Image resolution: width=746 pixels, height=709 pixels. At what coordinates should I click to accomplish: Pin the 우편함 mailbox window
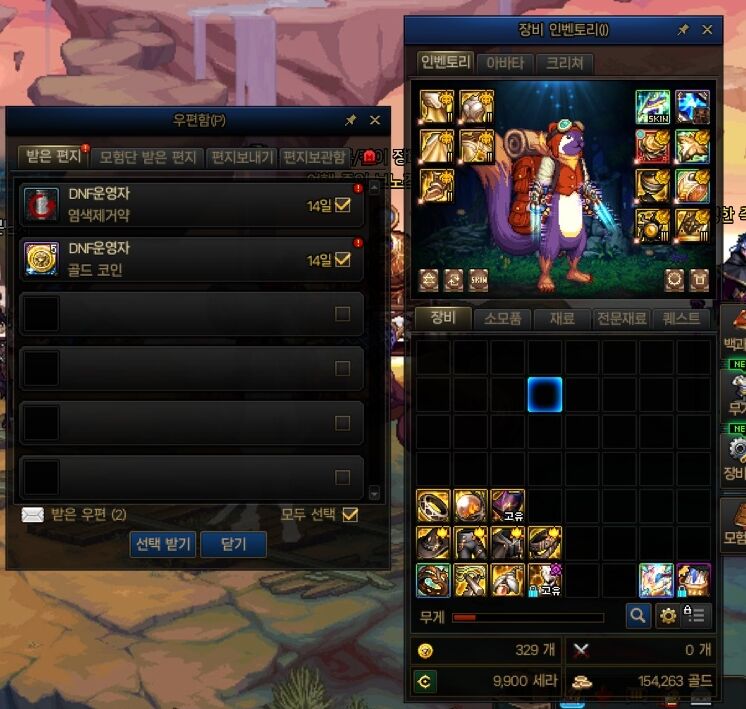pos(351,120)
